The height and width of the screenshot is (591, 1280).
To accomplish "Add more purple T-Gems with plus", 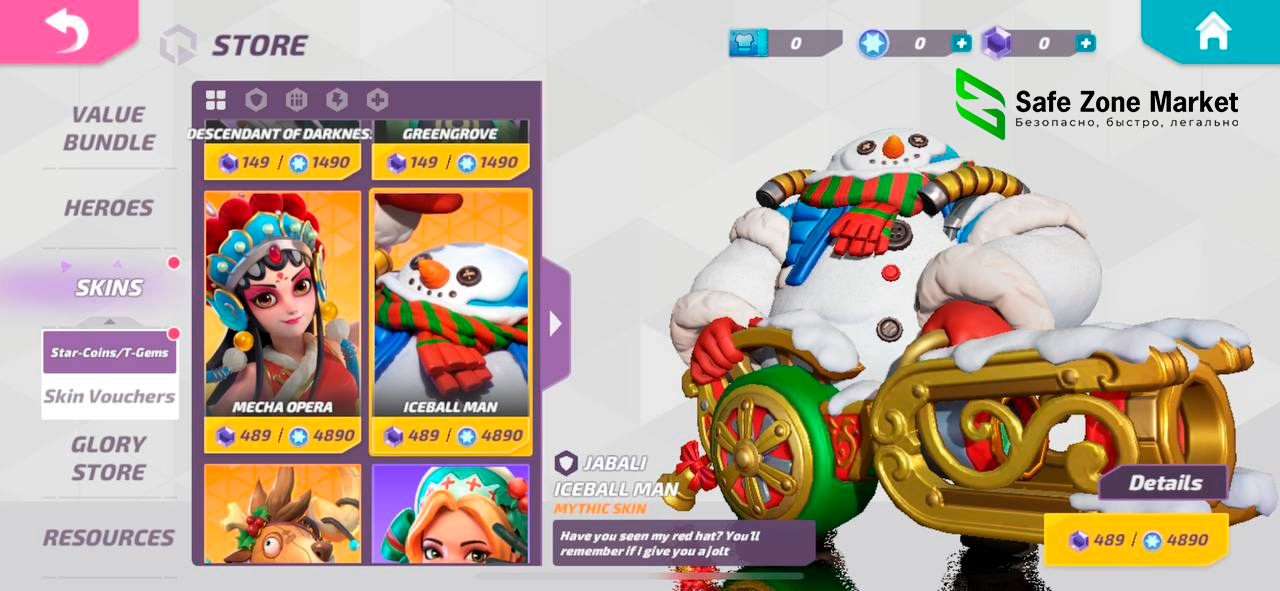I will coord(1085,43).
